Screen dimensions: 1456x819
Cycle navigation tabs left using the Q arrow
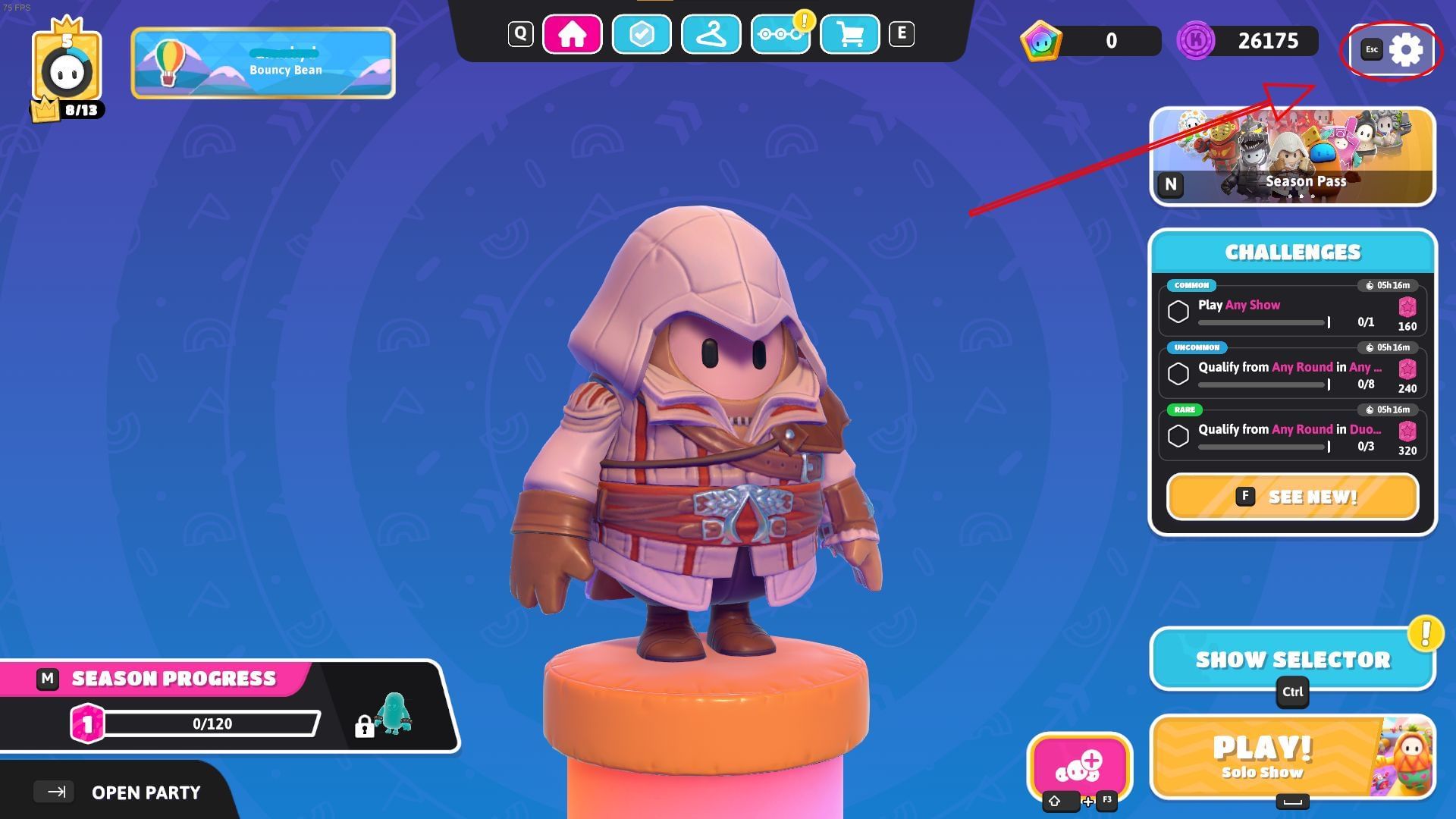[x=519, y=33]
